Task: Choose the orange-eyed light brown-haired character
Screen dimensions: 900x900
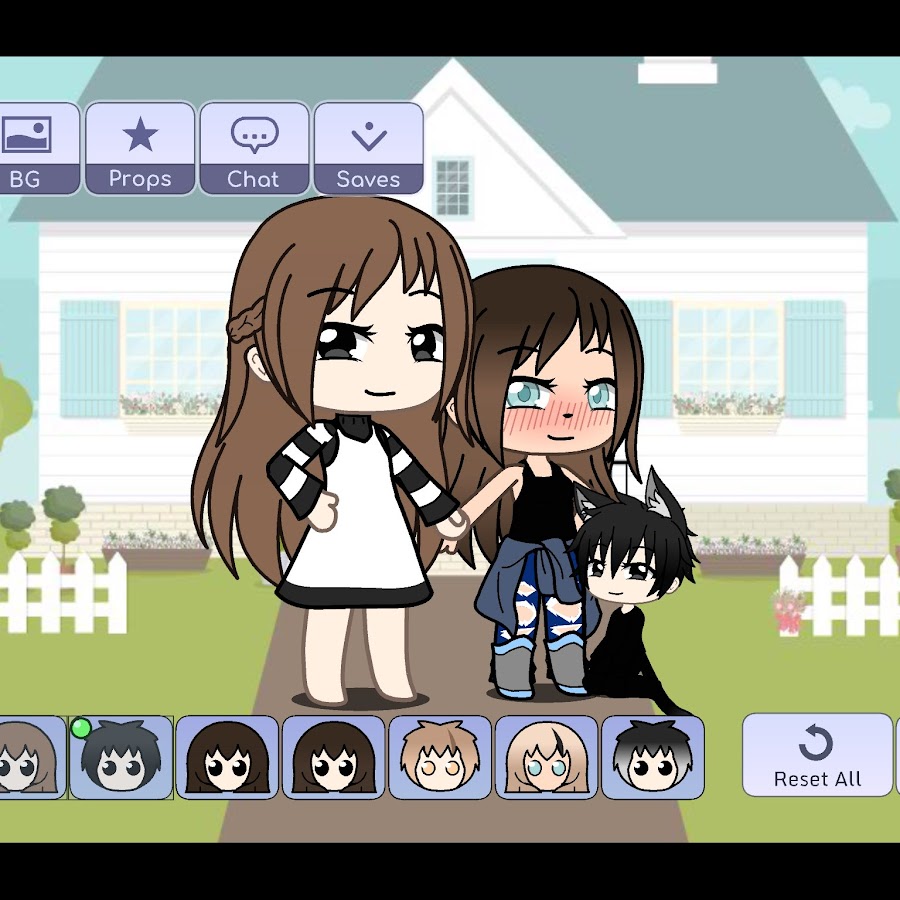Action: point(440,757)
